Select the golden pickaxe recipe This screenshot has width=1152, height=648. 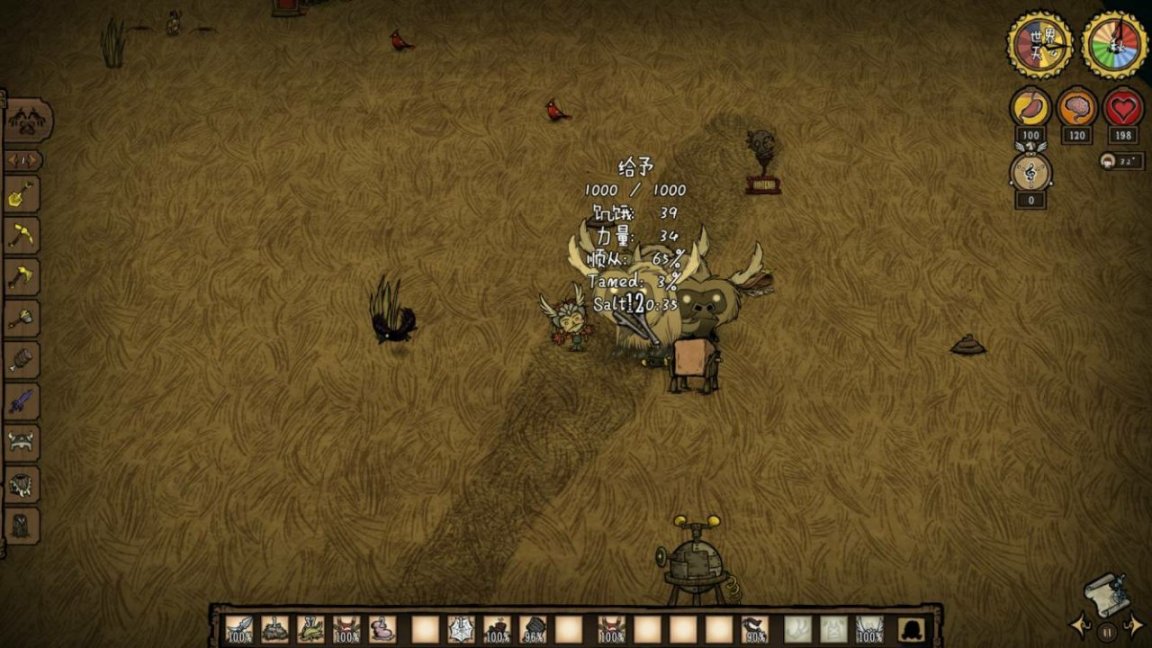[22, 236]
